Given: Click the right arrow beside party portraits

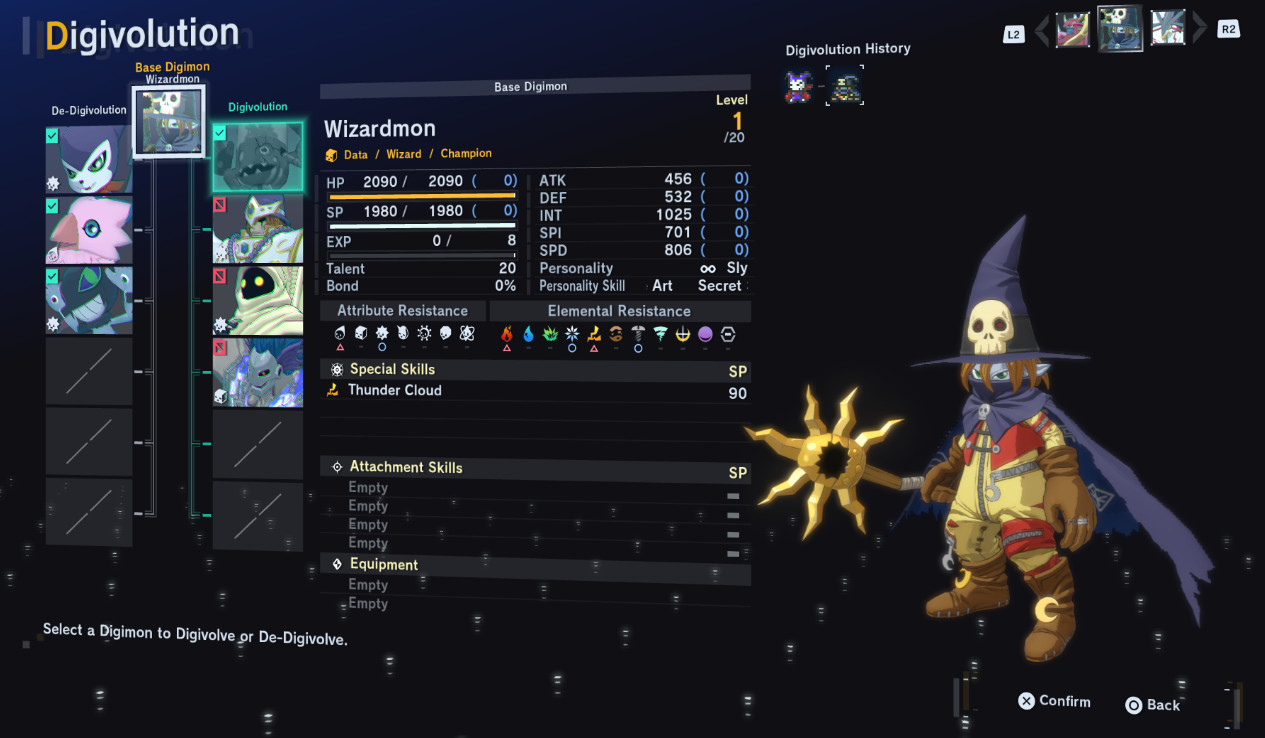Looking at the screenshot, I should click(1200, 29).
